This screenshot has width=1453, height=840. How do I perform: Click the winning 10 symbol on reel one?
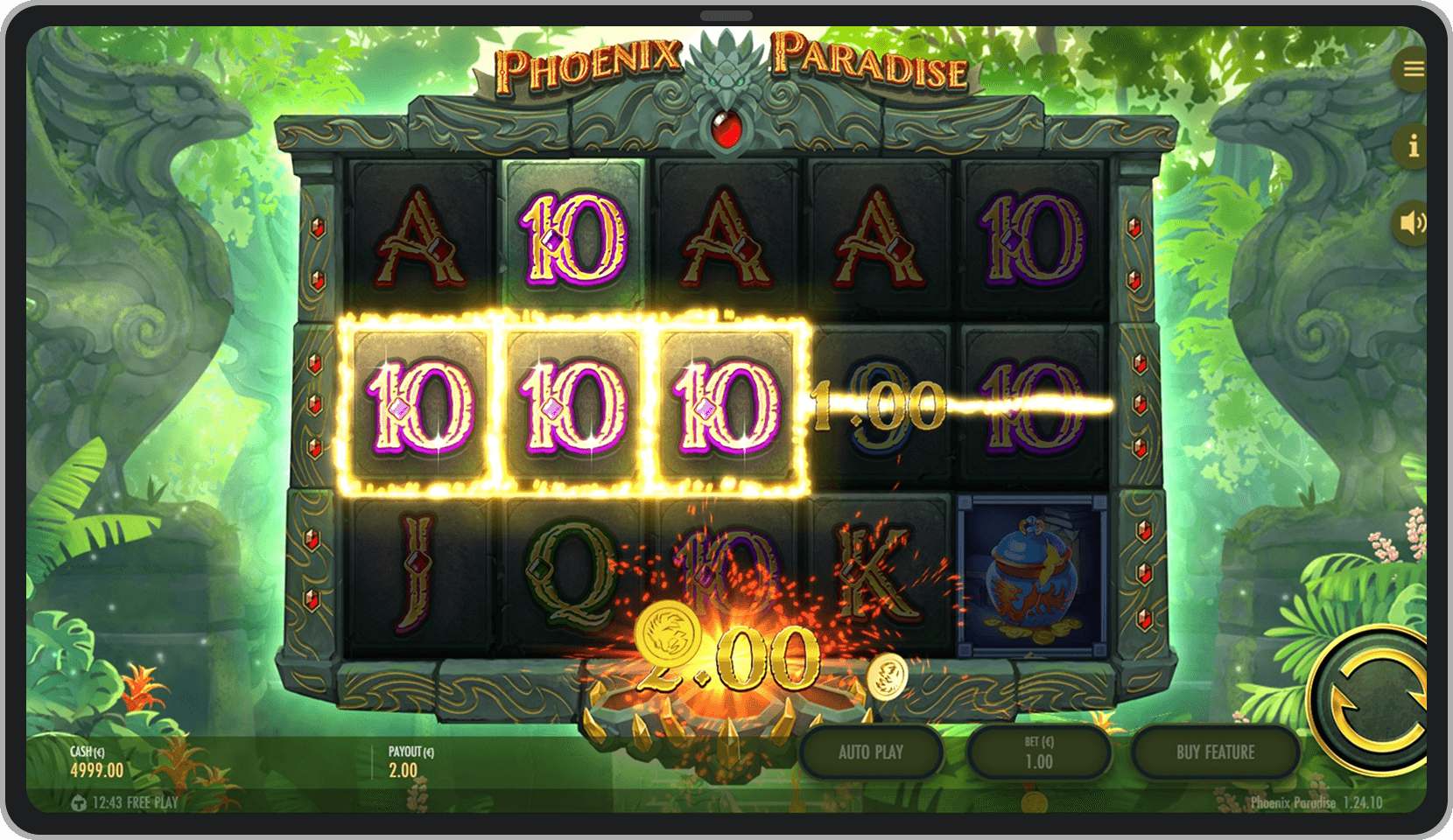pos(418,405)
